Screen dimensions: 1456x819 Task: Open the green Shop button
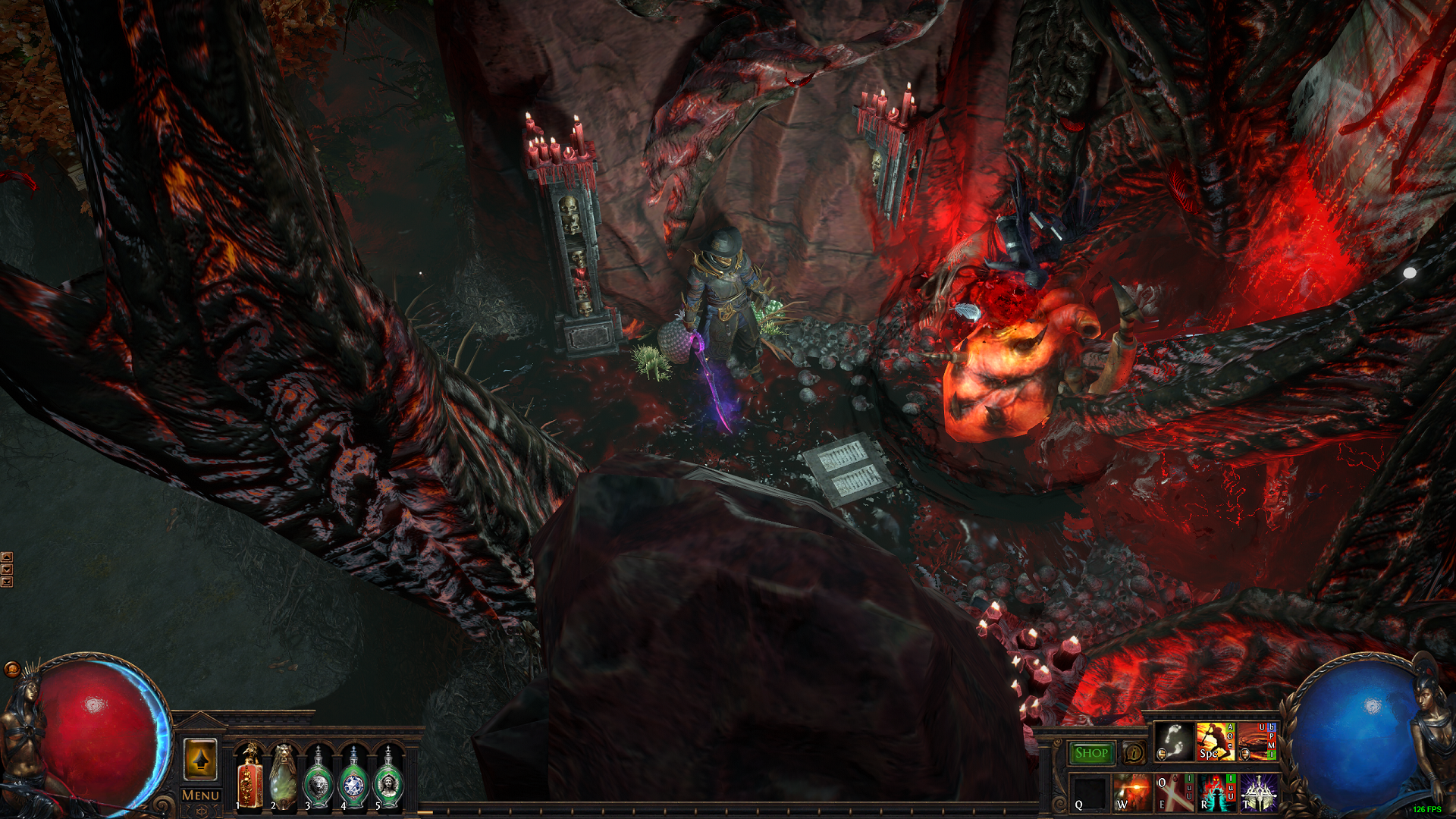point(1091,753)
